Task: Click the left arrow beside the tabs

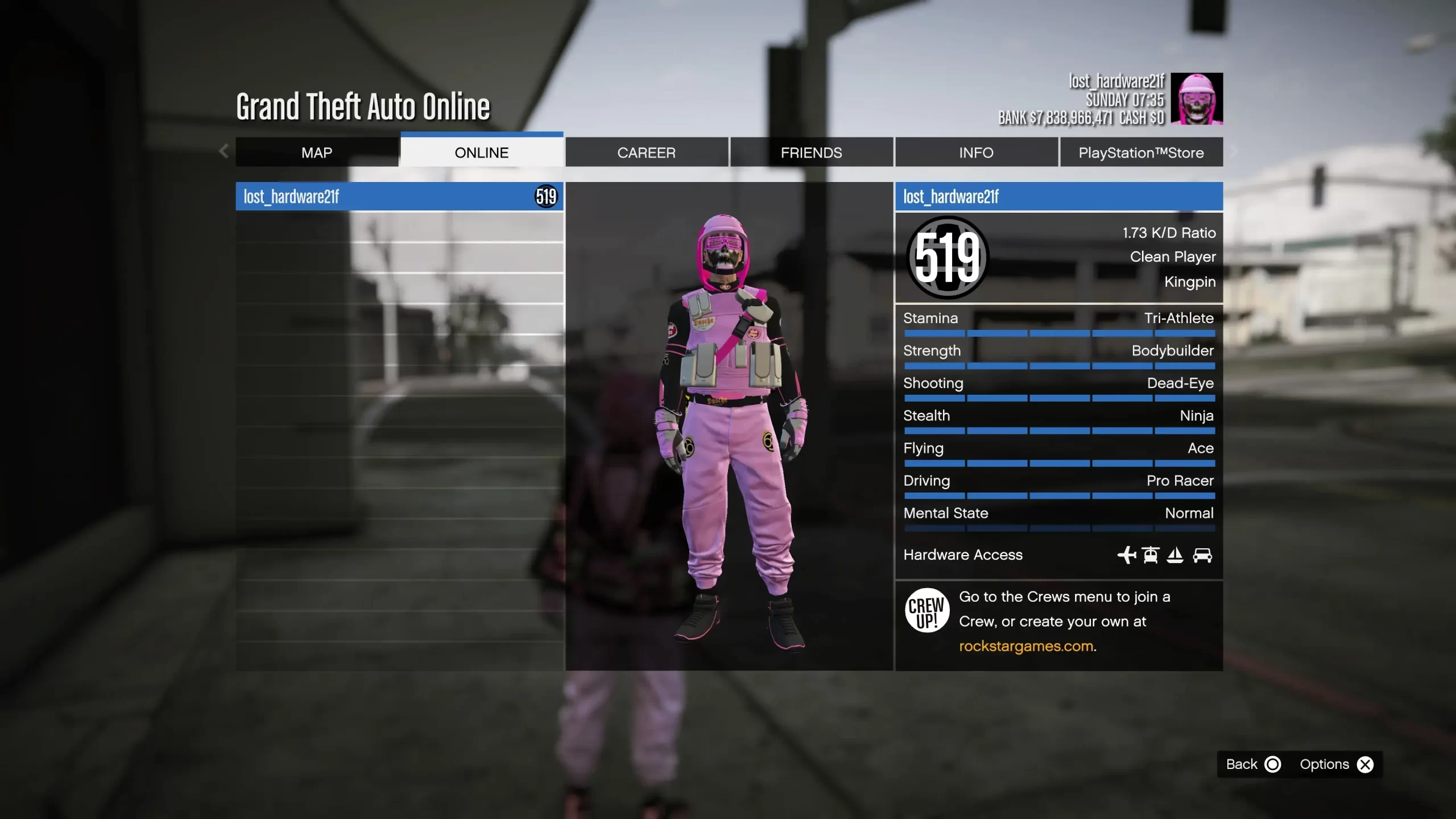Action: pos(224,151)
